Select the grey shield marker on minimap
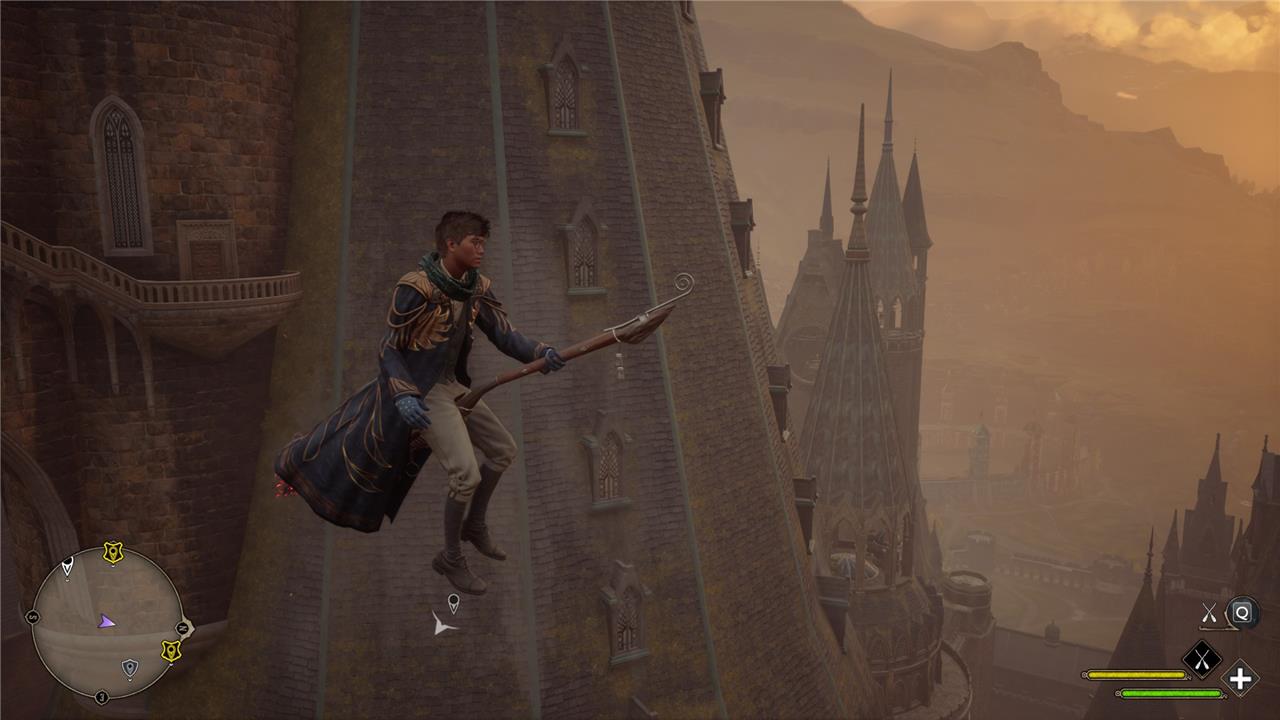The image size is (1280, 720). pos(129,666)
